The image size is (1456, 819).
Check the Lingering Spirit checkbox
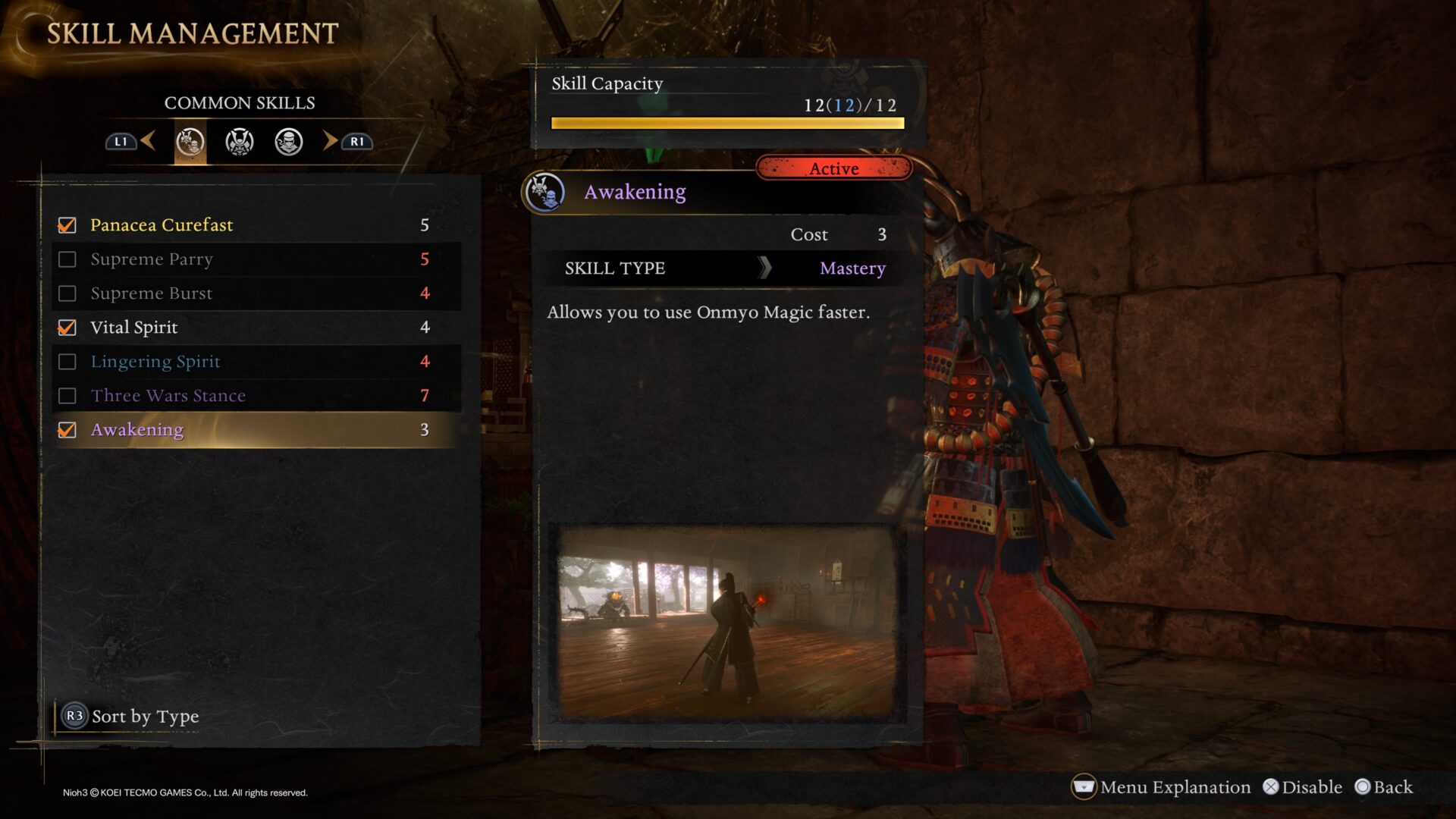click(67, 362)
